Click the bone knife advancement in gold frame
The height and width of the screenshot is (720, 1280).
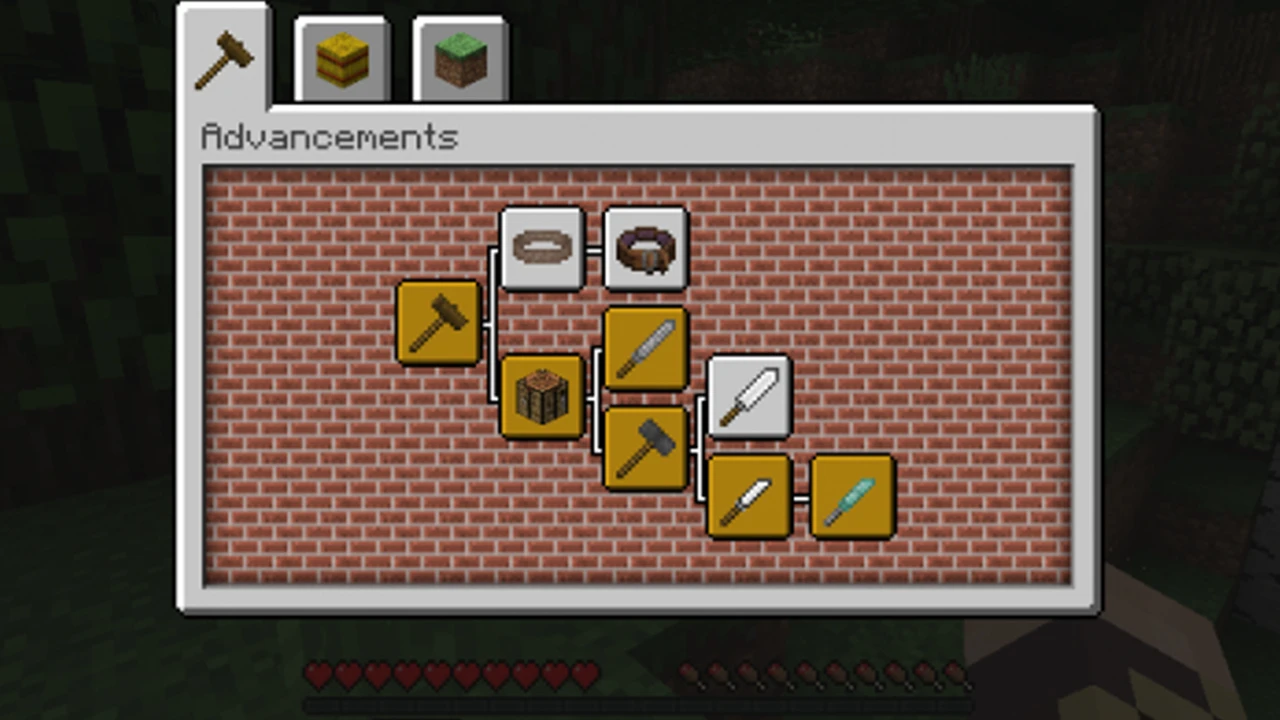[750, 497]
